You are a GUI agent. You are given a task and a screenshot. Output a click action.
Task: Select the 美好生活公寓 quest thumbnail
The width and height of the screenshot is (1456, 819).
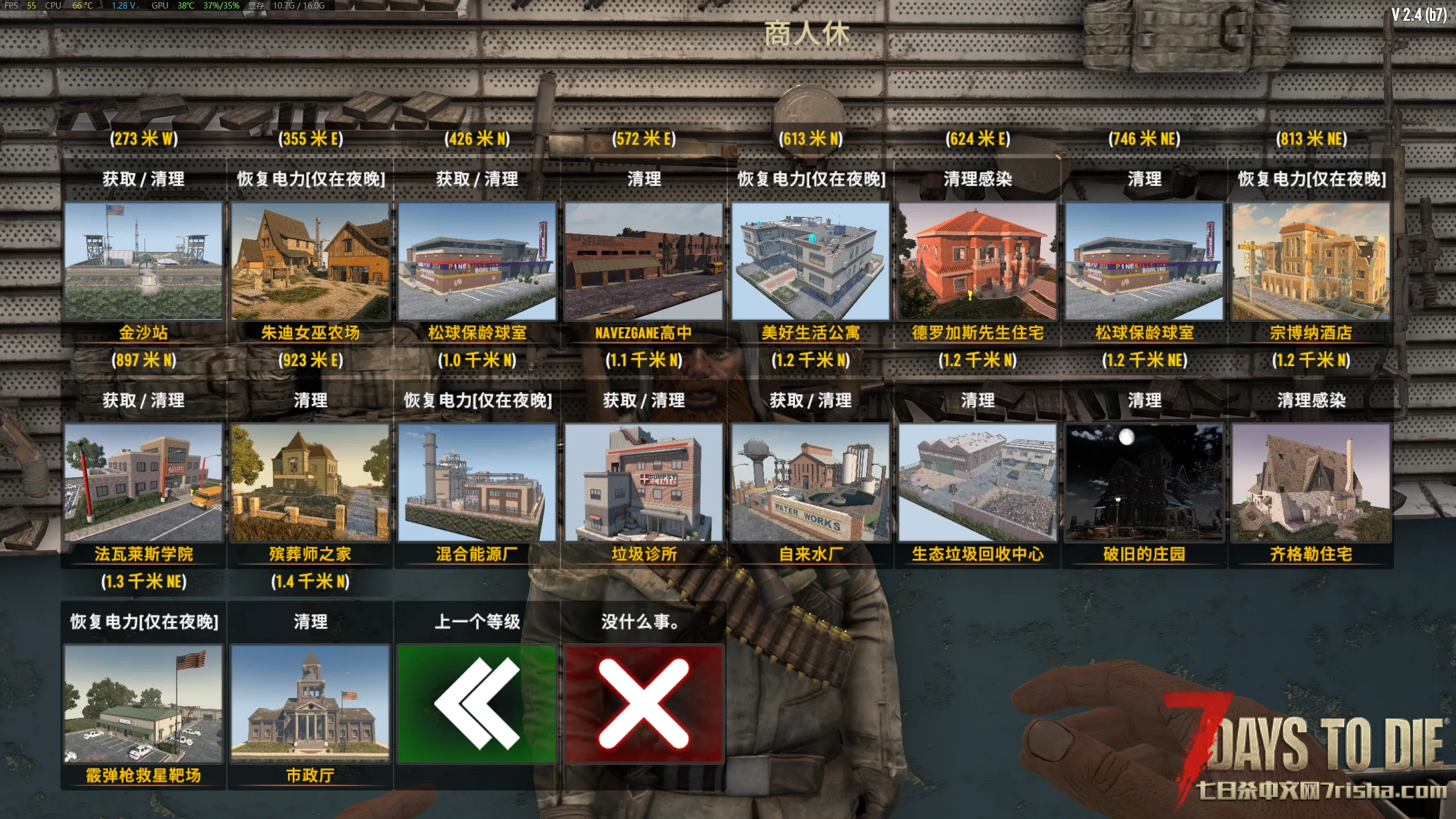click(x=810, y=261)
